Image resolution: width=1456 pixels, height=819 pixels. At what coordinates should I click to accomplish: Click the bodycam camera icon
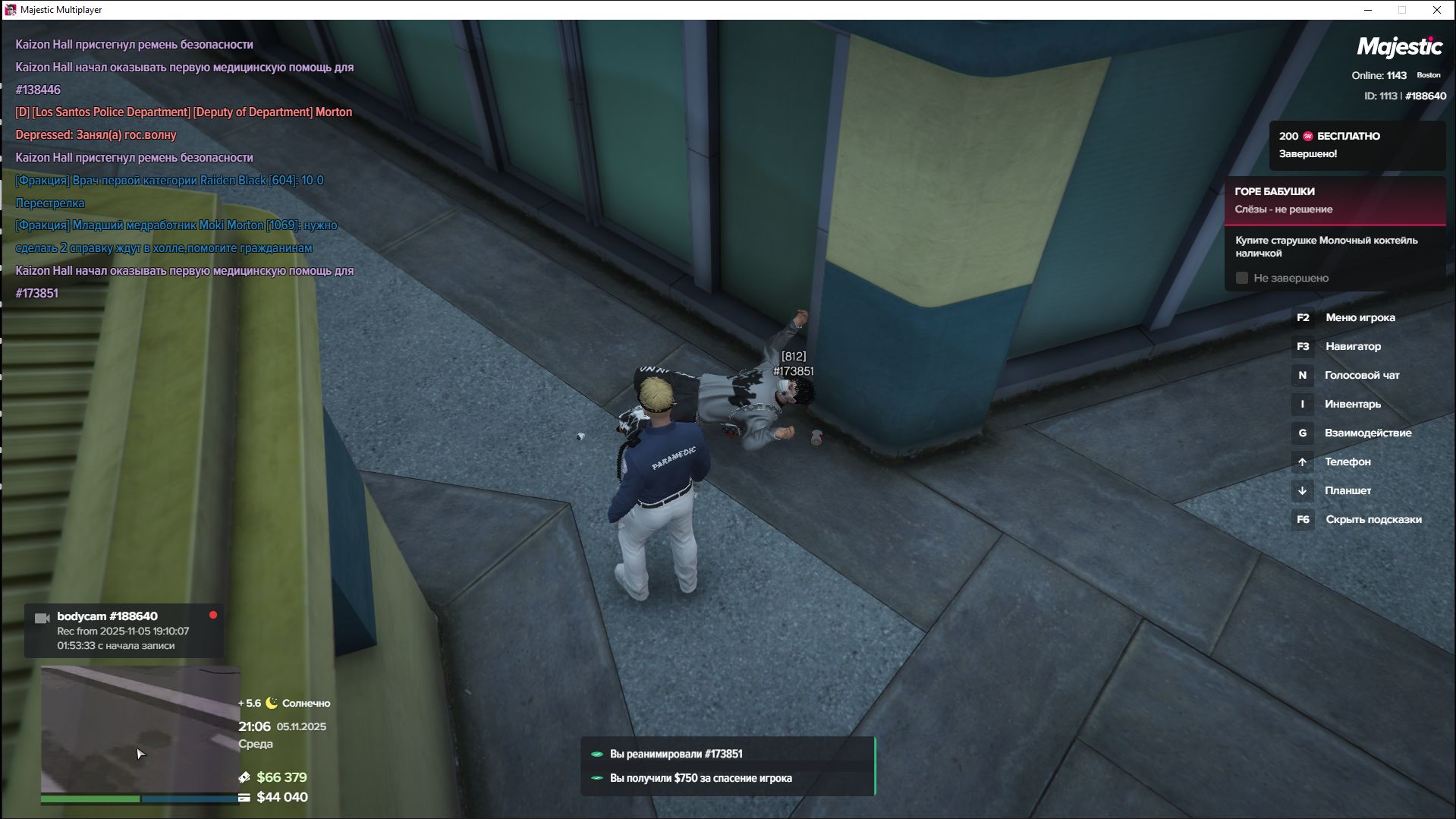[x=42, y=619]
